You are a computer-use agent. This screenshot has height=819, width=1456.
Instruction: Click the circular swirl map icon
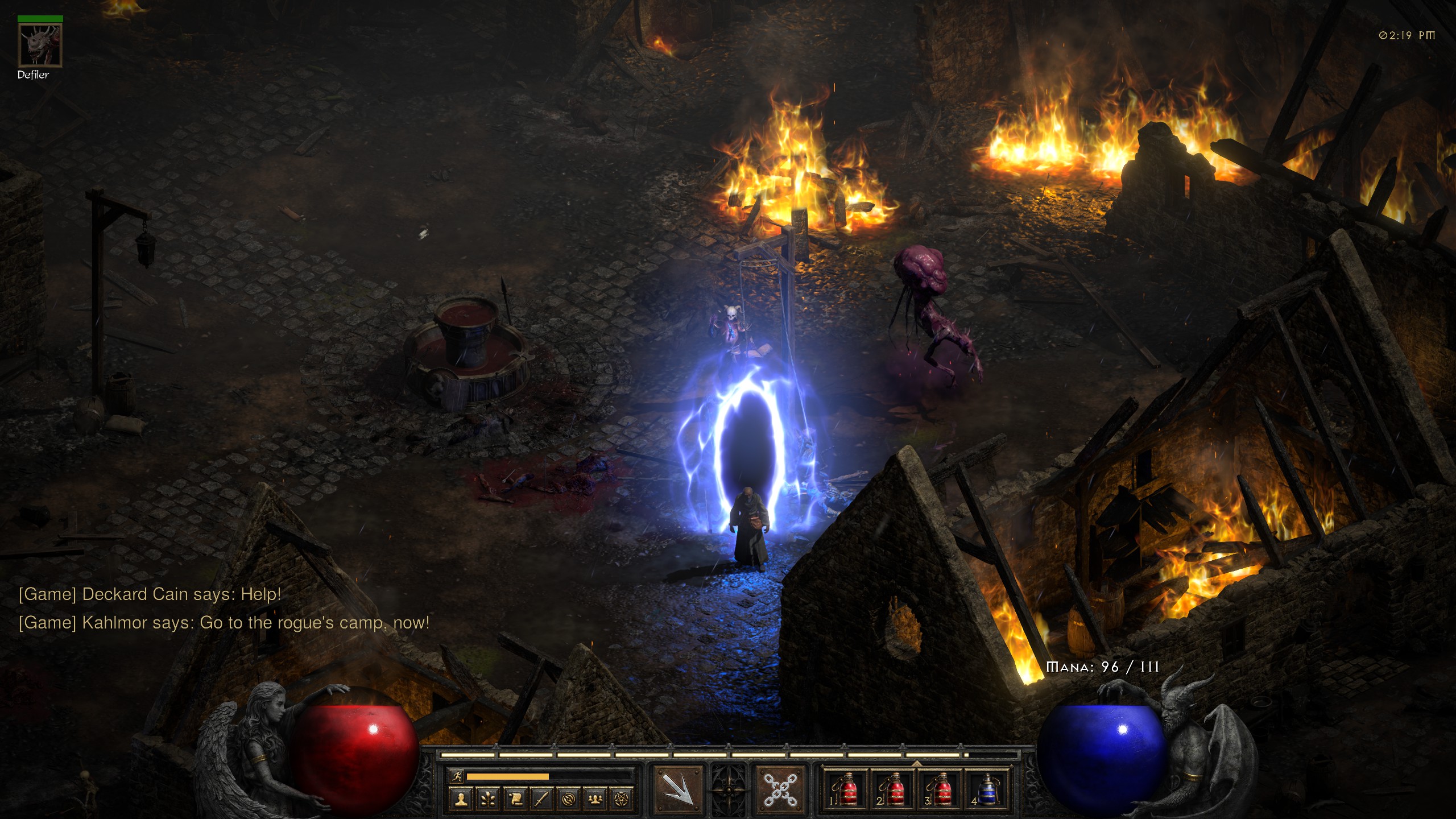coord(569,799)
